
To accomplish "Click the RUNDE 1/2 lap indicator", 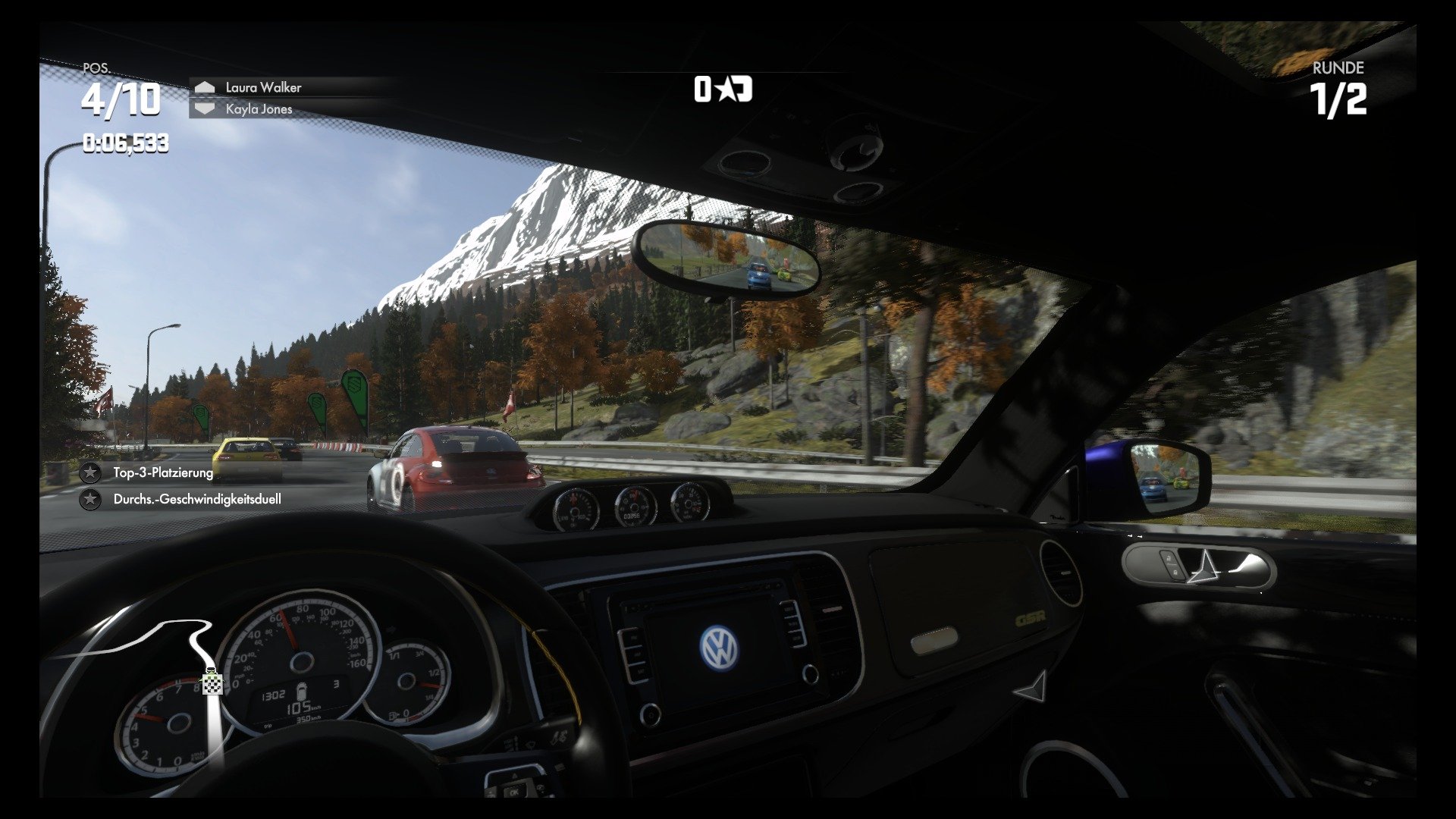I will click(1339, 87).
